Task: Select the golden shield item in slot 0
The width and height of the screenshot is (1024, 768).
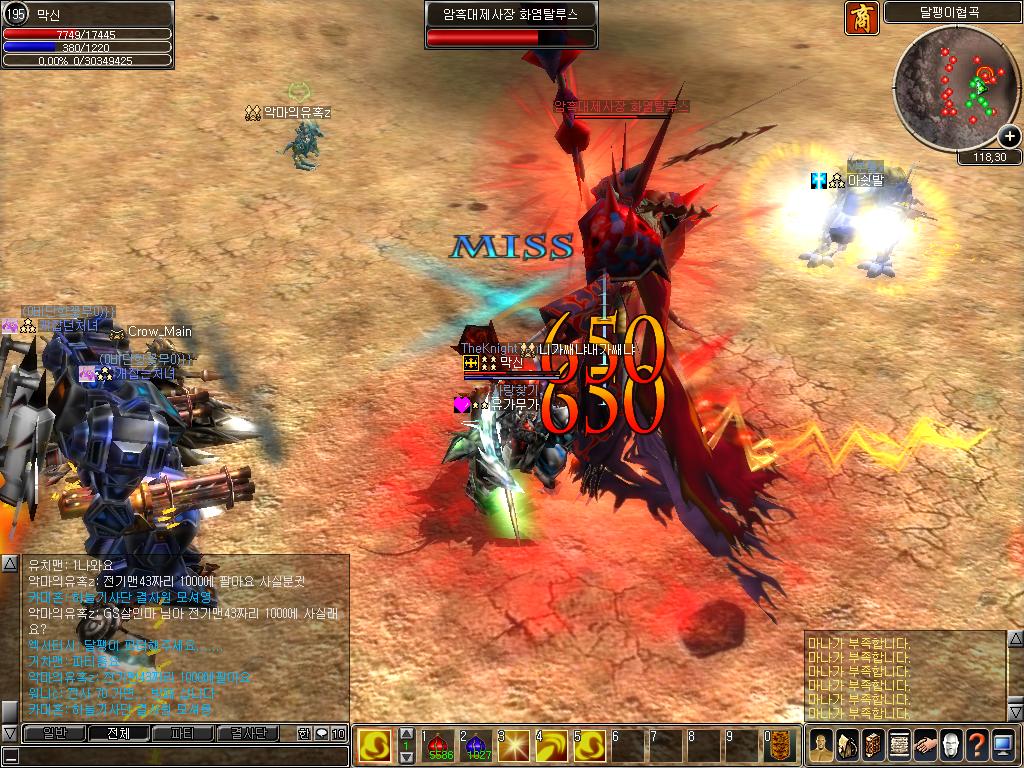Action: point(781,747)
